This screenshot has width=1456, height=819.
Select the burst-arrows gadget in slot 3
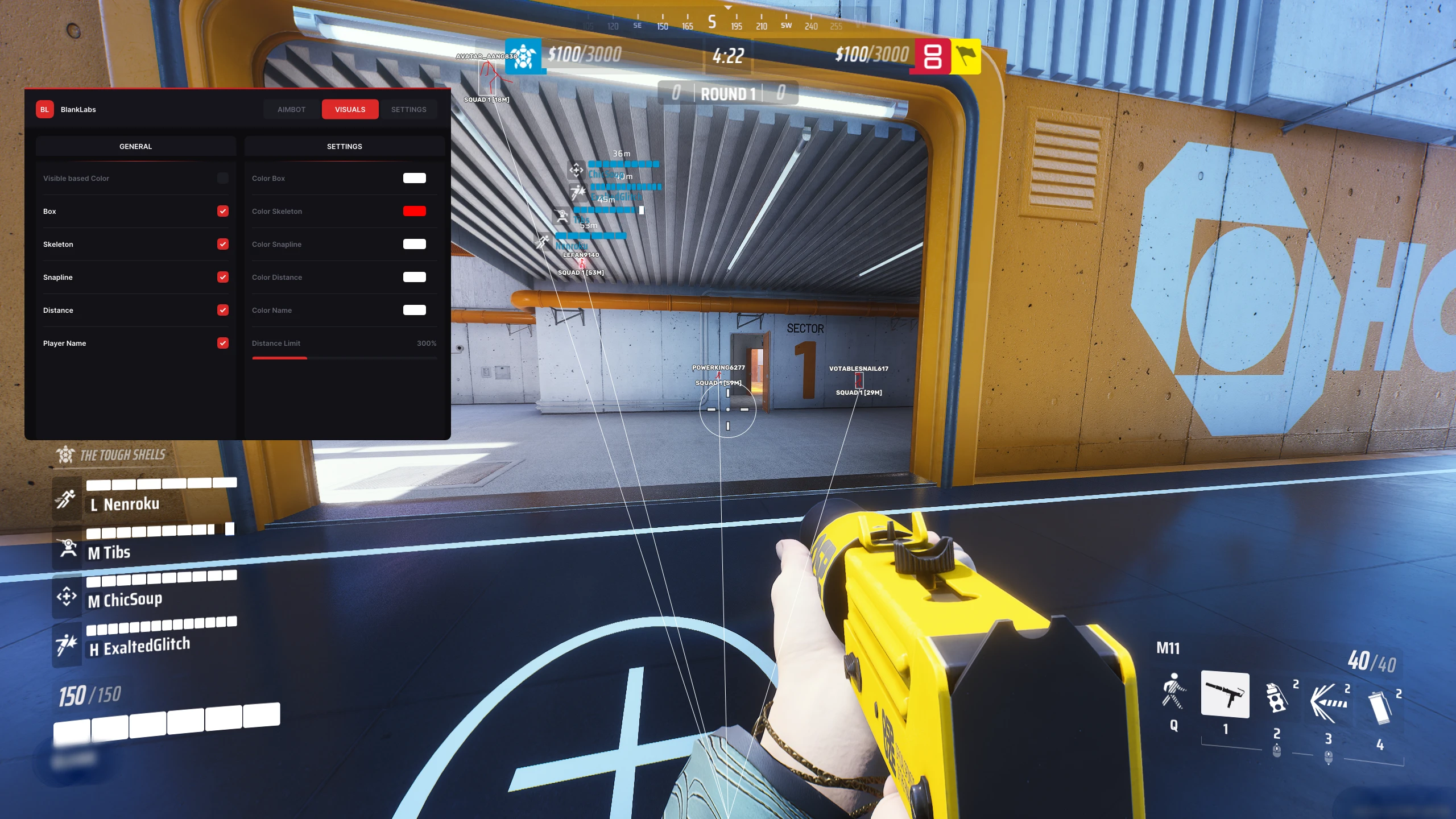(1328, 702)
